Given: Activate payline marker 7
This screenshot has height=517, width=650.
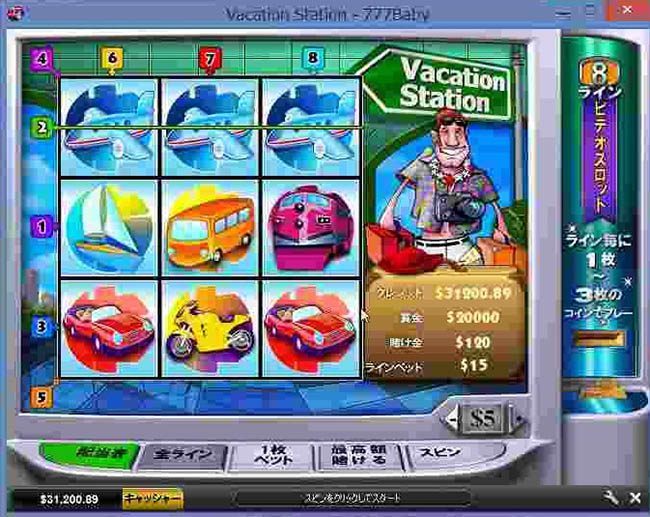Looking at the screenshot, I should tap(209, 58).
